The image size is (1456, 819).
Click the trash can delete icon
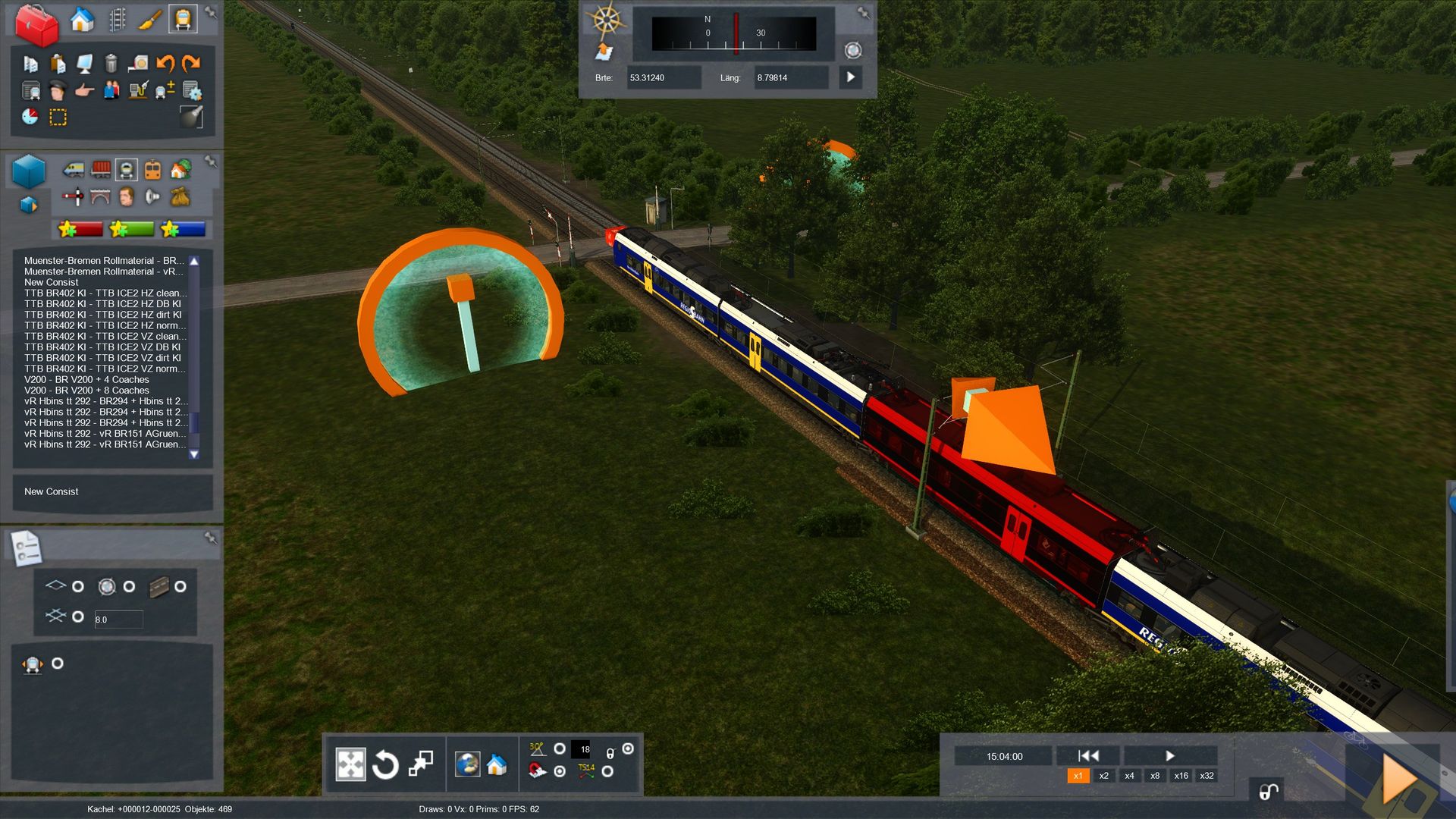pos(111,64)
